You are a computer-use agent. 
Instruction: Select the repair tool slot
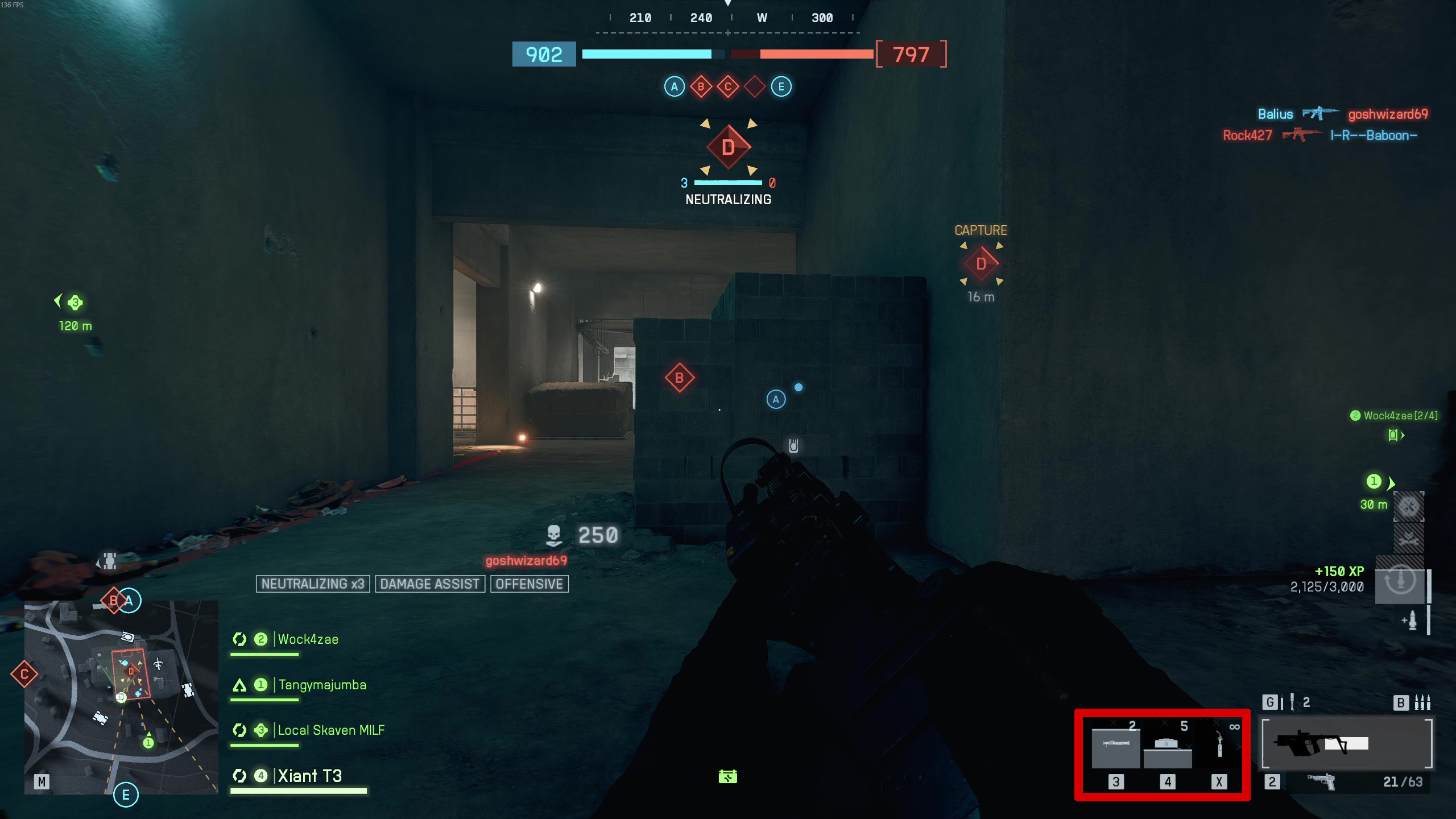pyautogui.click(x=1219, y=746)
